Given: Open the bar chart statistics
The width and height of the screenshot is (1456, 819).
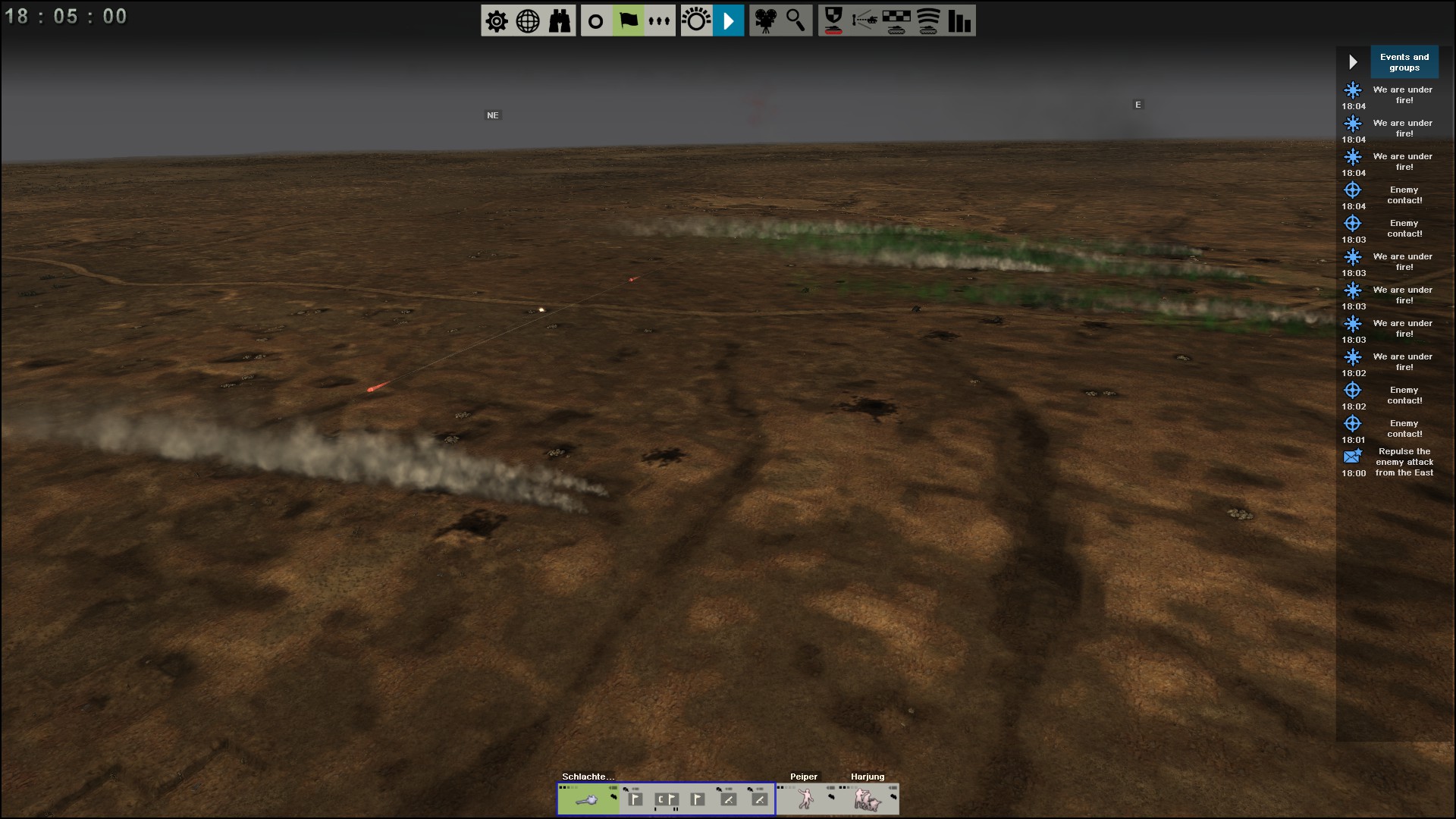Looking at the screenshot, I should (x=959, y=21).
